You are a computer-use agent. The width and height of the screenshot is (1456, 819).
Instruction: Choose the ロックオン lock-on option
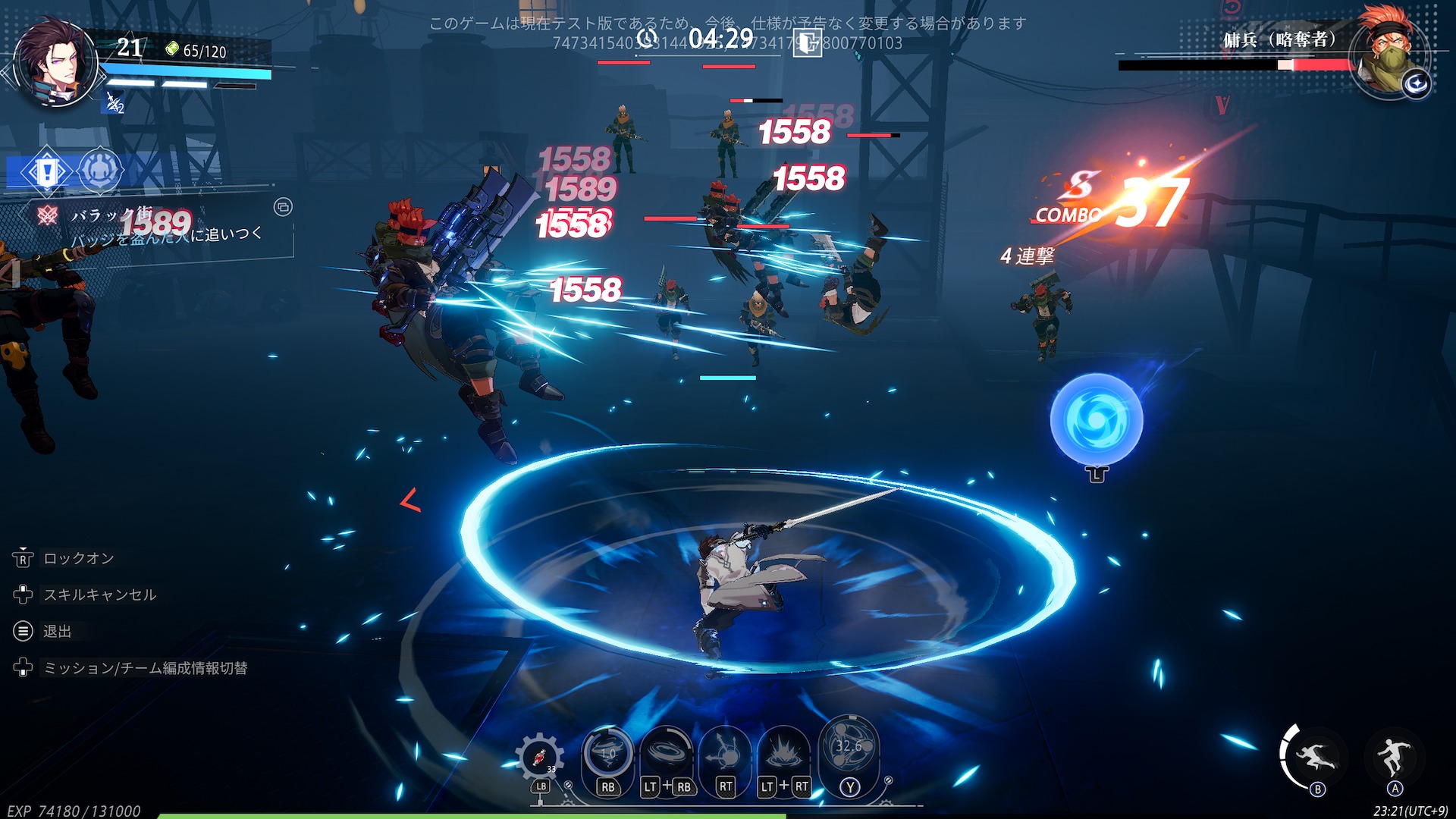78,559
